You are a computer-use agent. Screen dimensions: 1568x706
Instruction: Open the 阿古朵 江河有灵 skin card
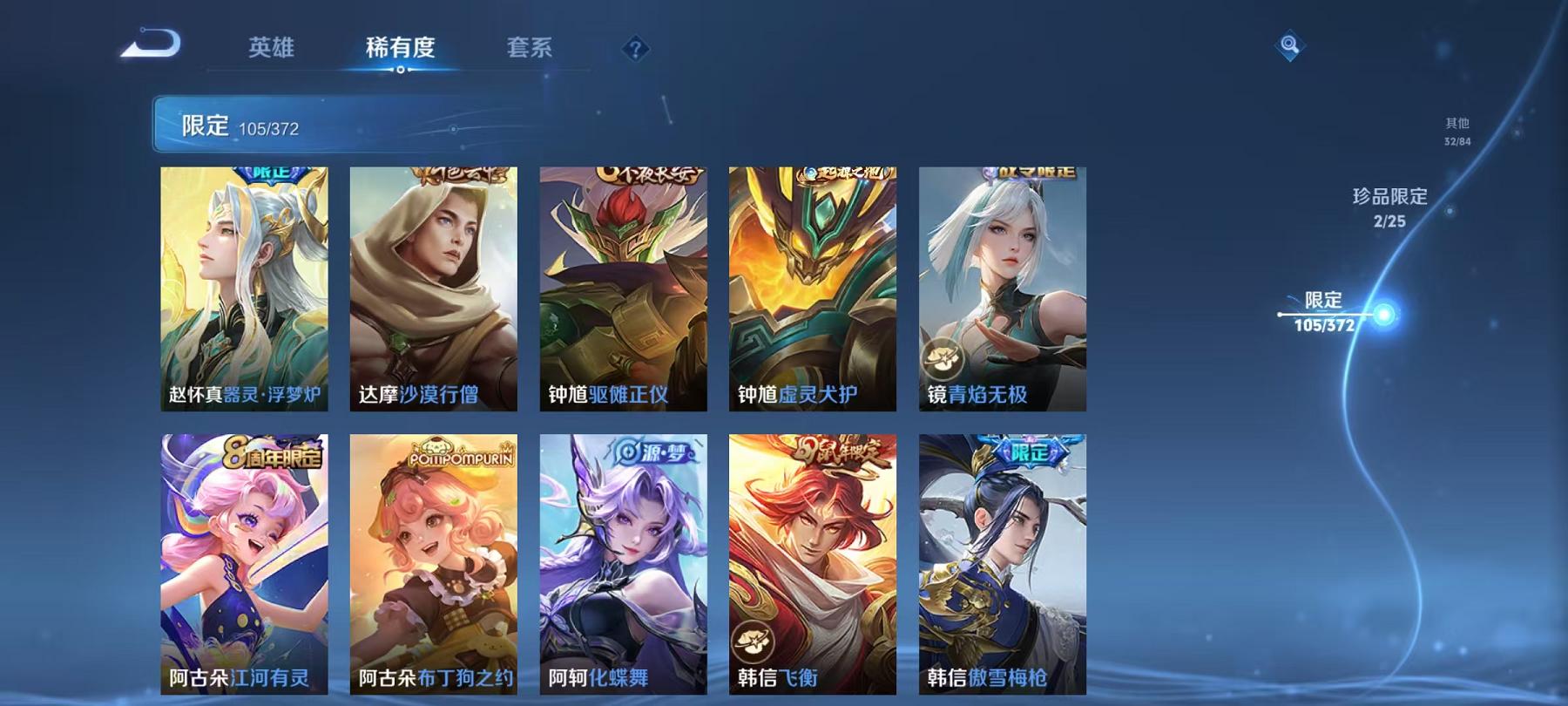[246, 567]
